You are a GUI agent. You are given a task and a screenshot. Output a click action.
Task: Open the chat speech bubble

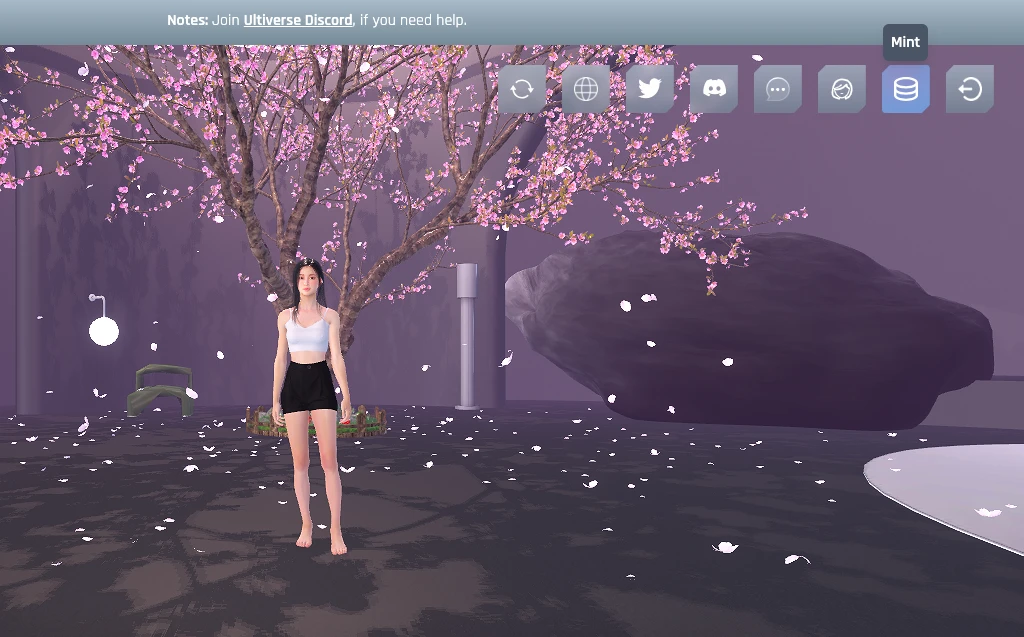778,90
